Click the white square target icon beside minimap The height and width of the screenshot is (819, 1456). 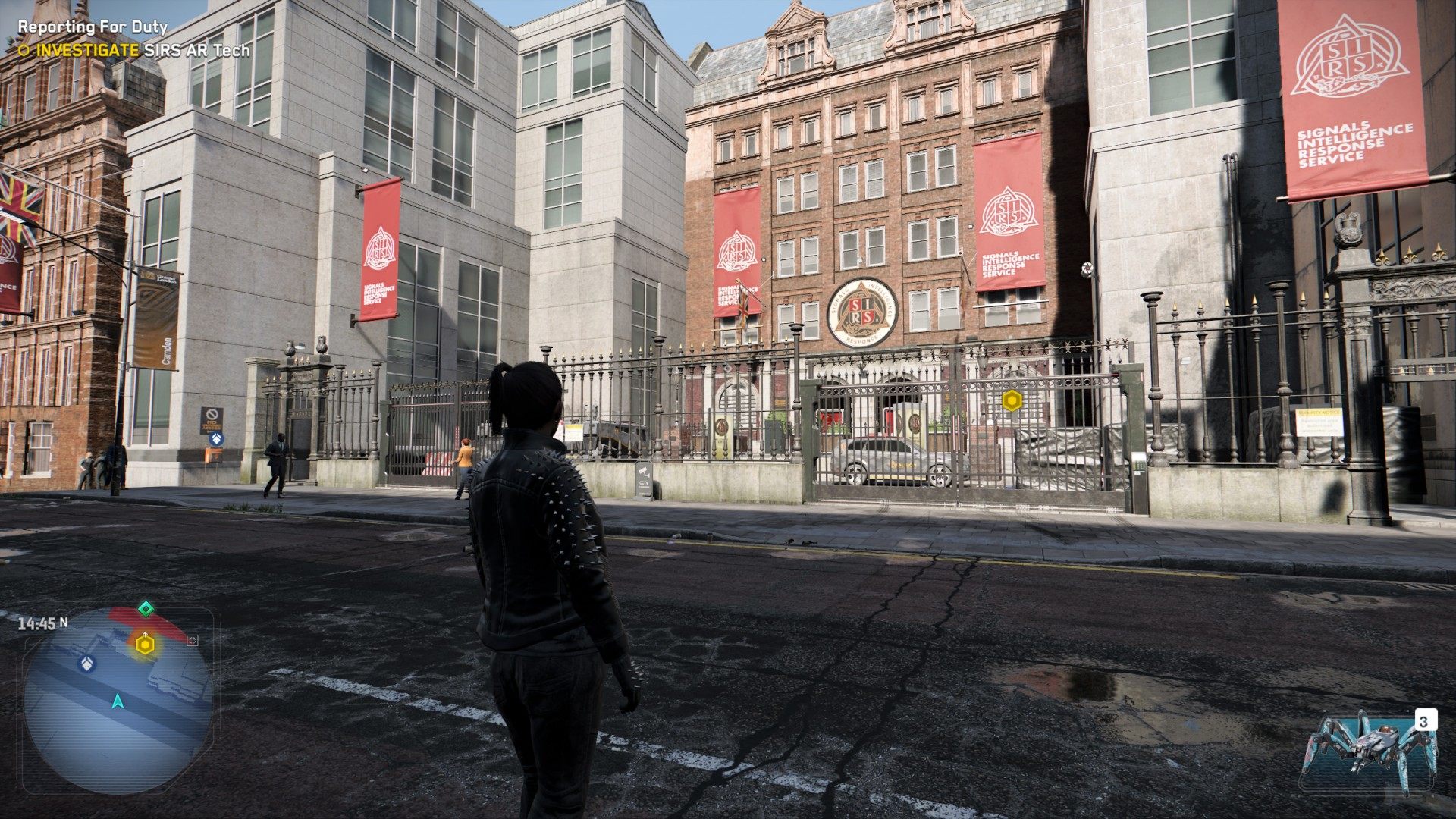193,640
